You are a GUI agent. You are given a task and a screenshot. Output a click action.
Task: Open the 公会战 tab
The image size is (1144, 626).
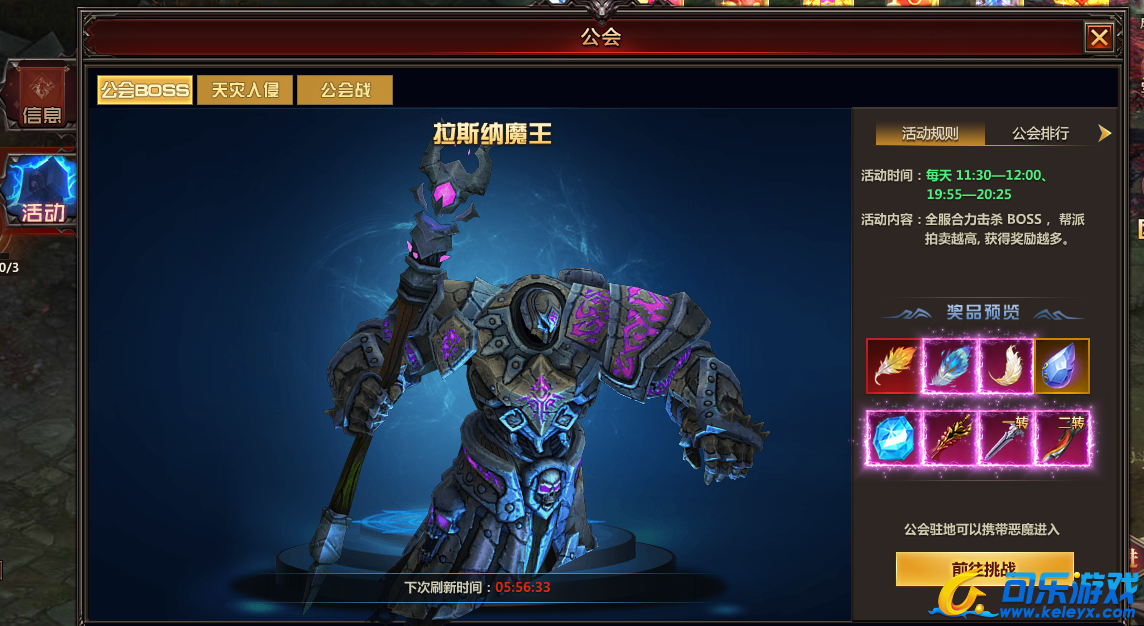click(345, 90)
